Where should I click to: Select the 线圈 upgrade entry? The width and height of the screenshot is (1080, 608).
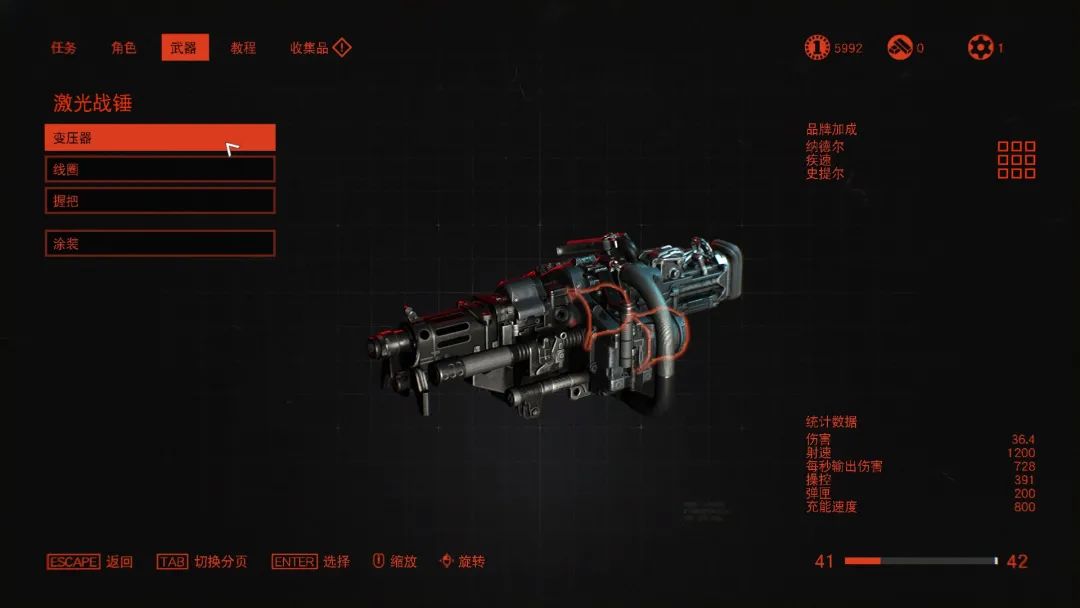[x=160, y=169]
